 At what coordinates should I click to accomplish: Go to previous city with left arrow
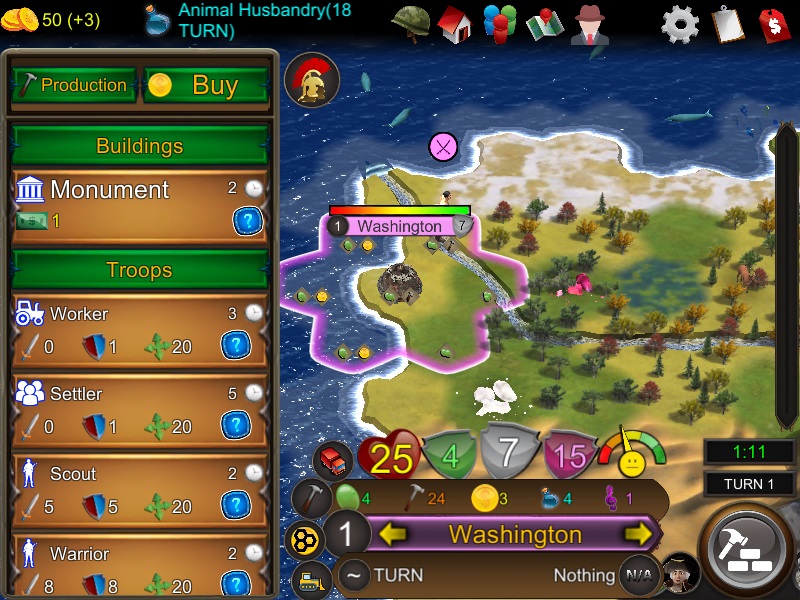392,534
